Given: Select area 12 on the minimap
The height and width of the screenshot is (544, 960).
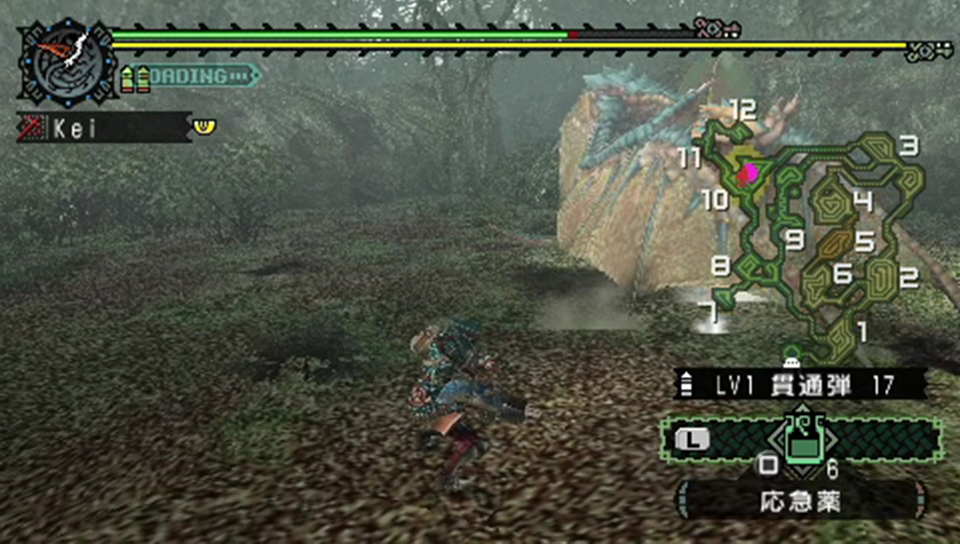Looking at the screenshot, I should point(742,111).
